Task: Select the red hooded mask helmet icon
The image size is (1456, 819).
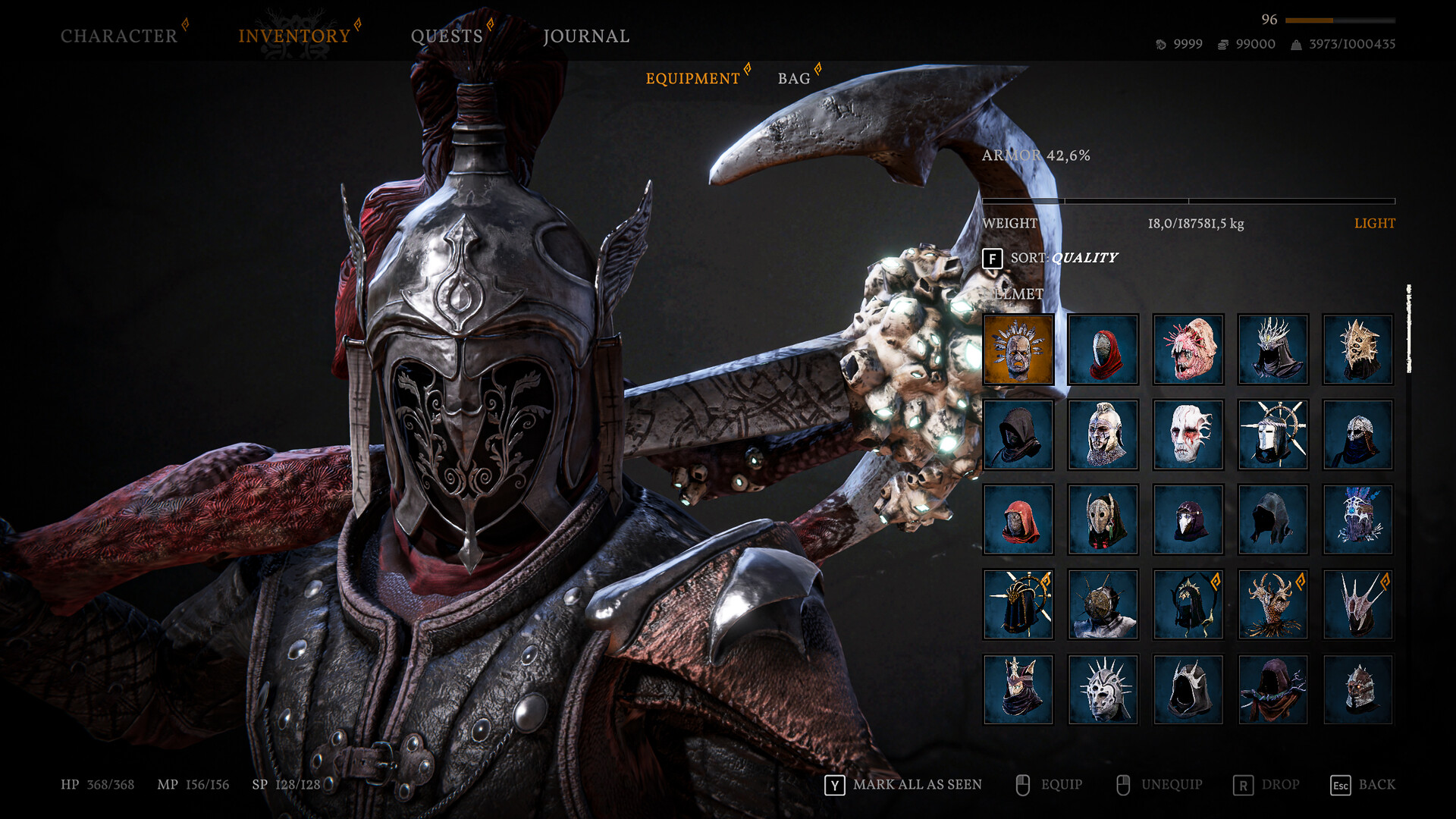Action: click(1103, 349)
